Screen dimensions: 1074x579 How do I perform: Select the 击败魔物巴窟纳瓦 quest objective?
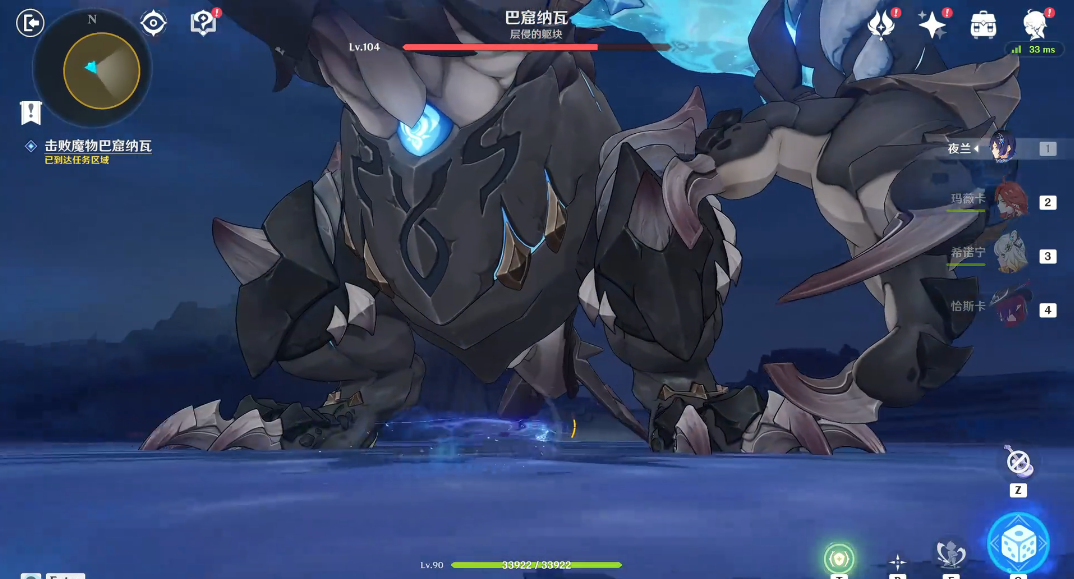tap(97, 146)
